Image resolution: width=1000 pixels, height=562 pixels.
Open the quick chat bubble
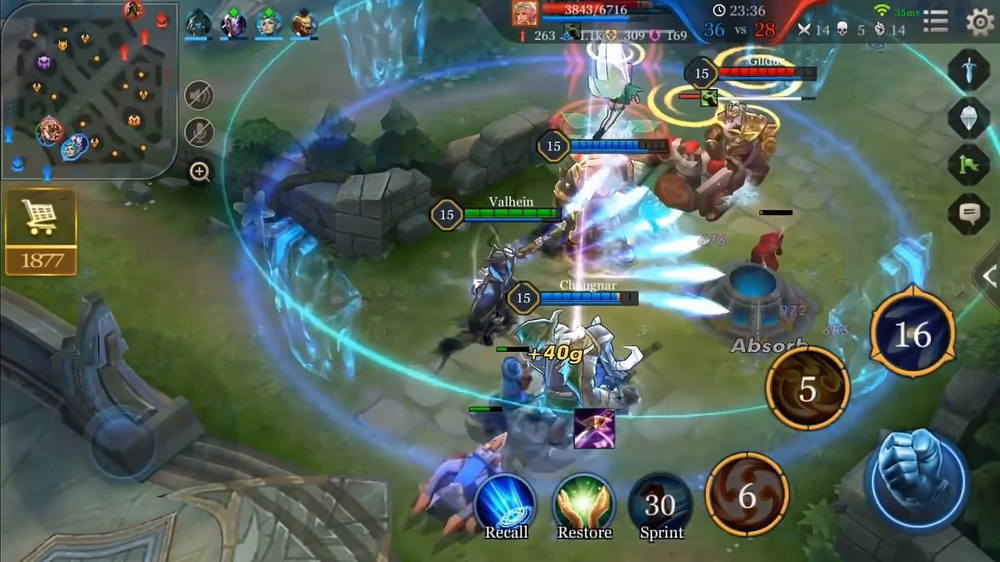click(x=968, y=213)
